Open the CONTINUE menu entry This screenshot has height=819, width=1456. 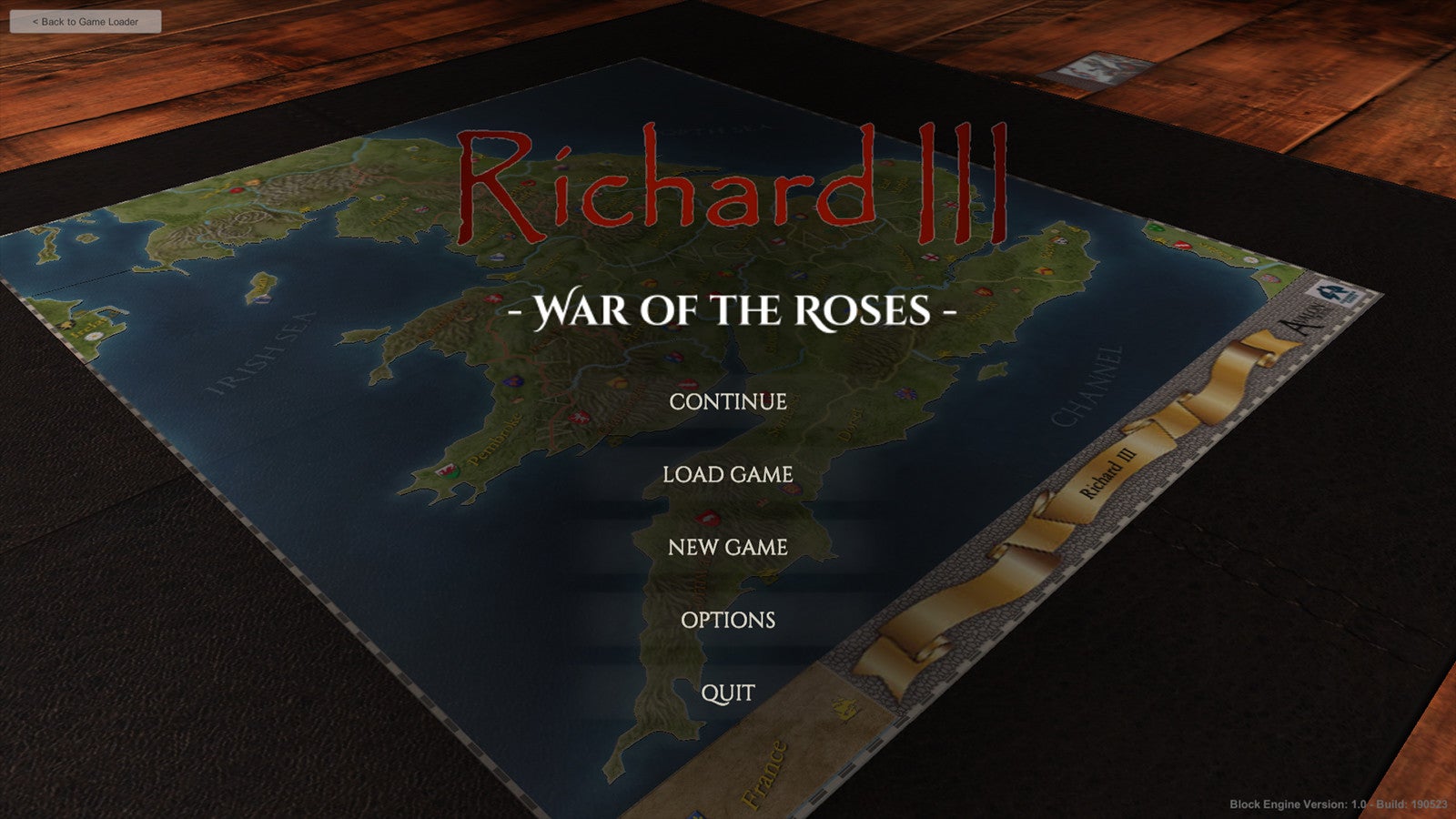pyautogui.click(x=728, y=400)
